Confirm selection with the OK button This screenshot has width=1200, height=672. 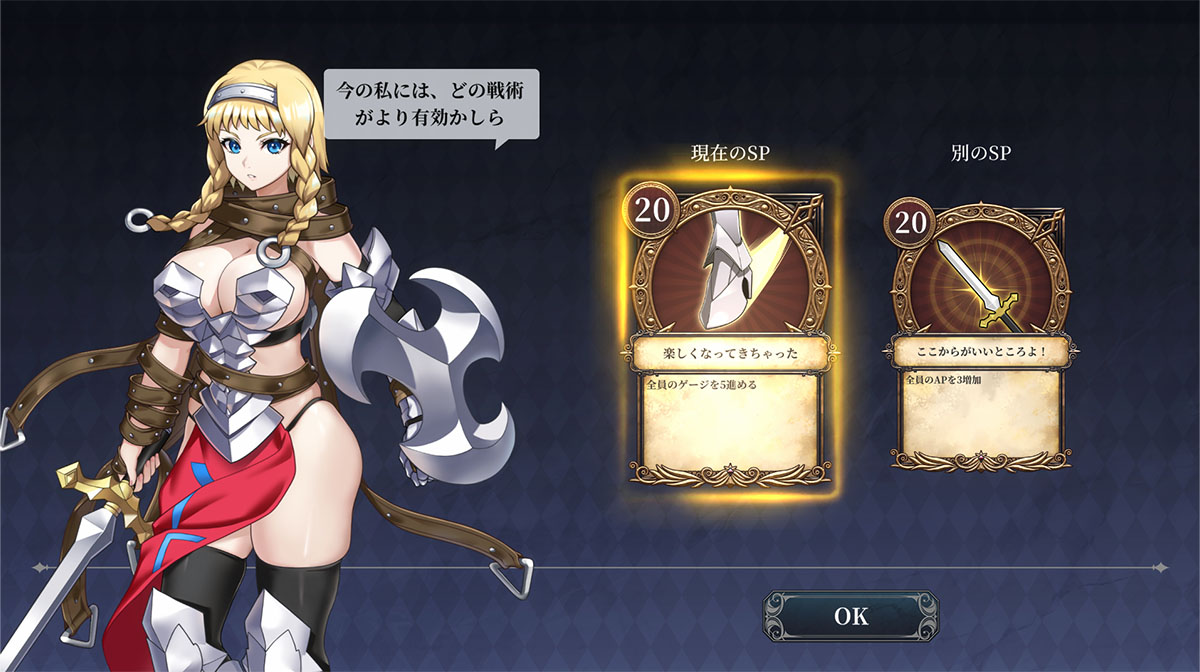click(851, 616)
